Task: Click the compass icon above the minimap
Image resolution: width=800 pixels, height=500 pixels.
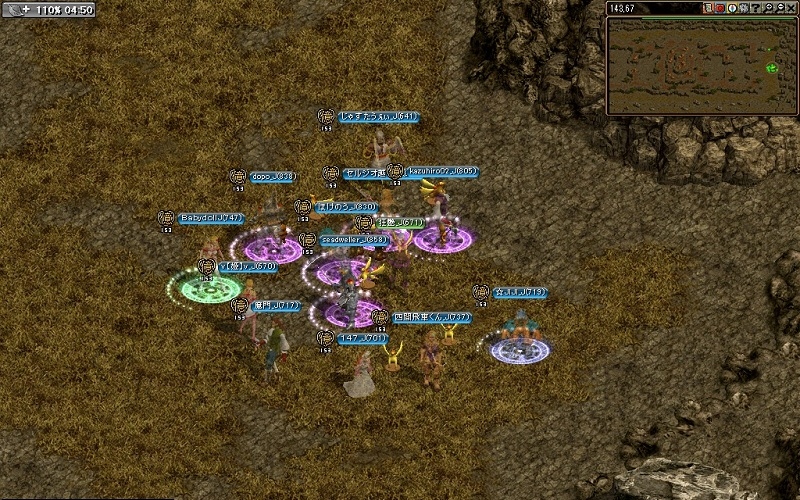Action: pyautogui.click(x=733, y=8)
